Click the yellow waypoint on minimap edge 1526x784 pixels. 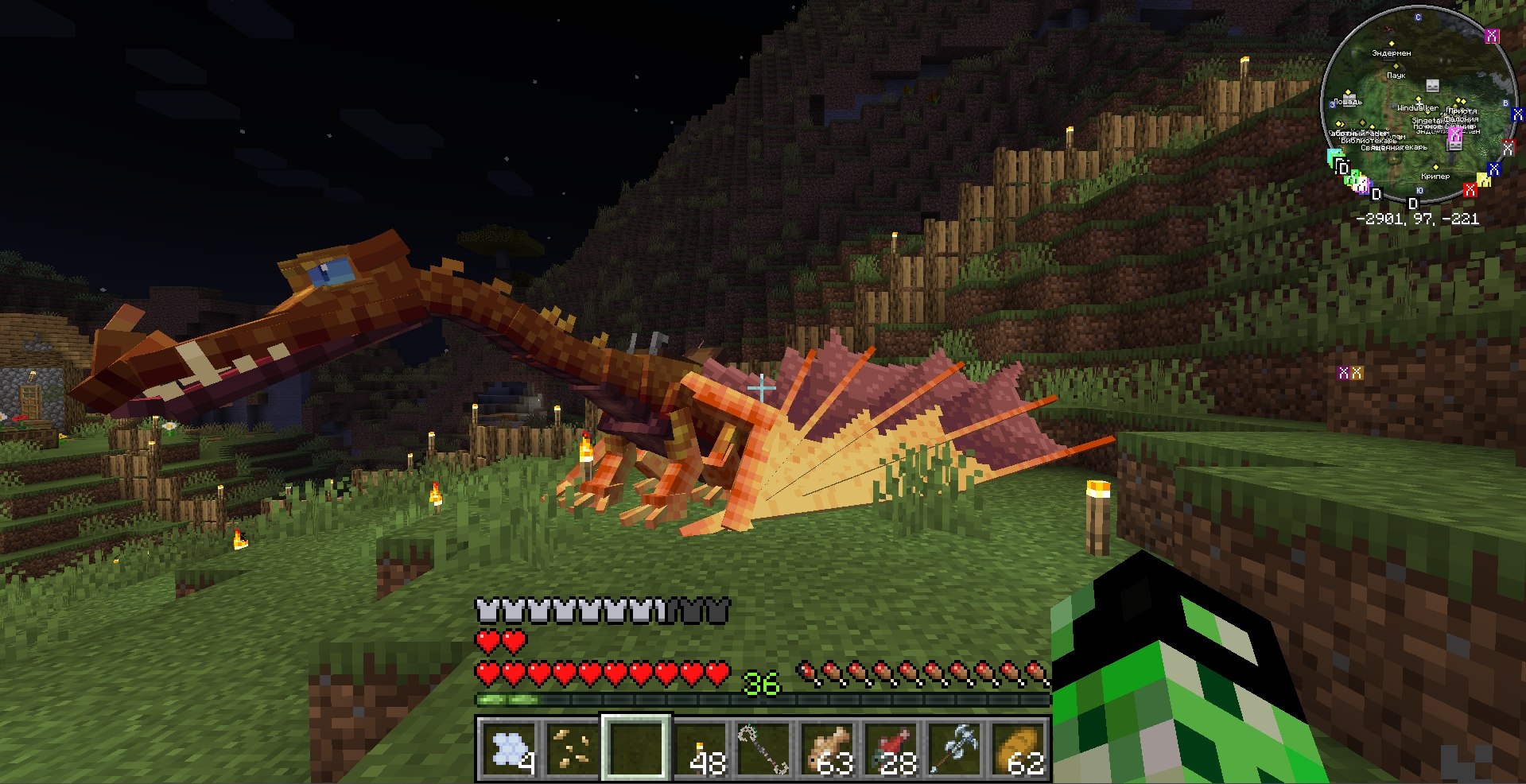click(x=1483, y=180)
